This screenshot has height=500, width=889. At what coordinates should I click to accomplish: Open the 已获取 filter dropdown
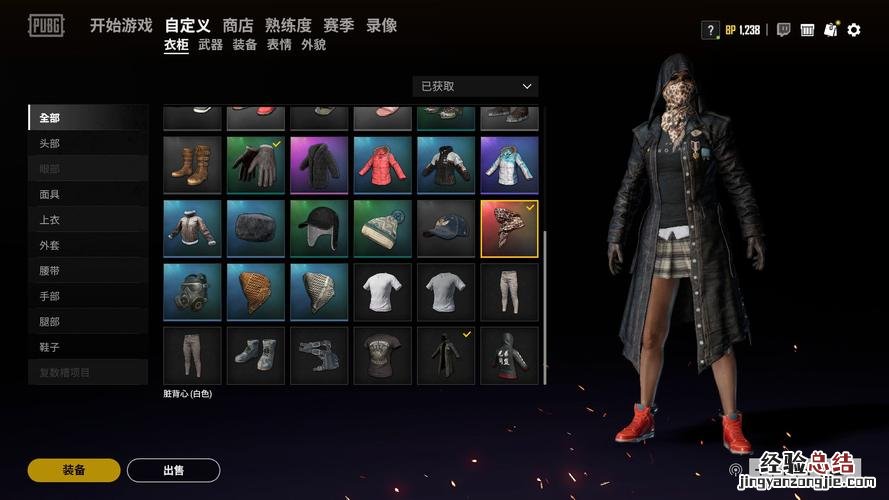(x=475, y=87)
